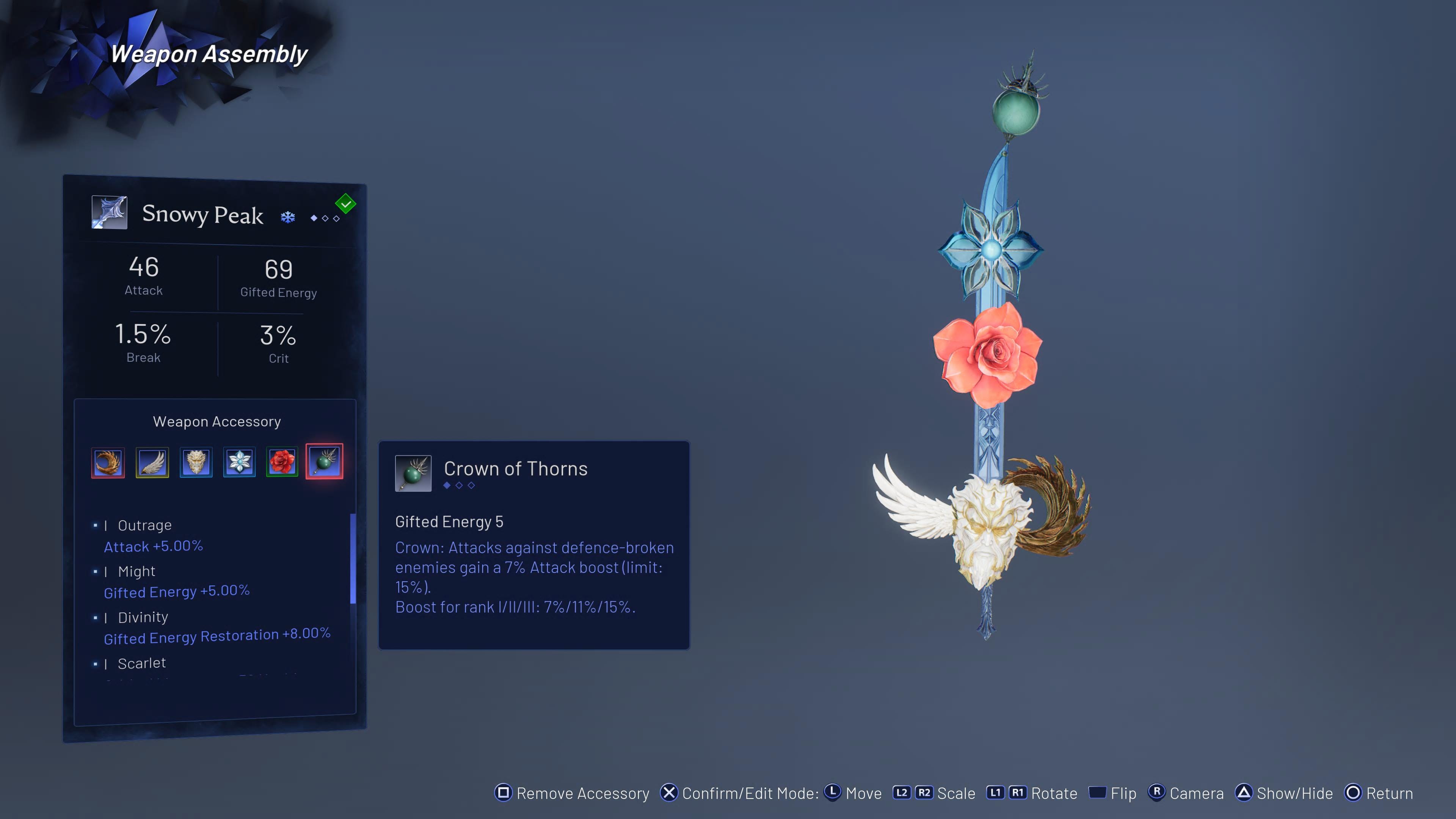Choose the white wing accessory slot
Viewport: 1456px width, 819px height.
pyautogui.click(x=152, y=462)
